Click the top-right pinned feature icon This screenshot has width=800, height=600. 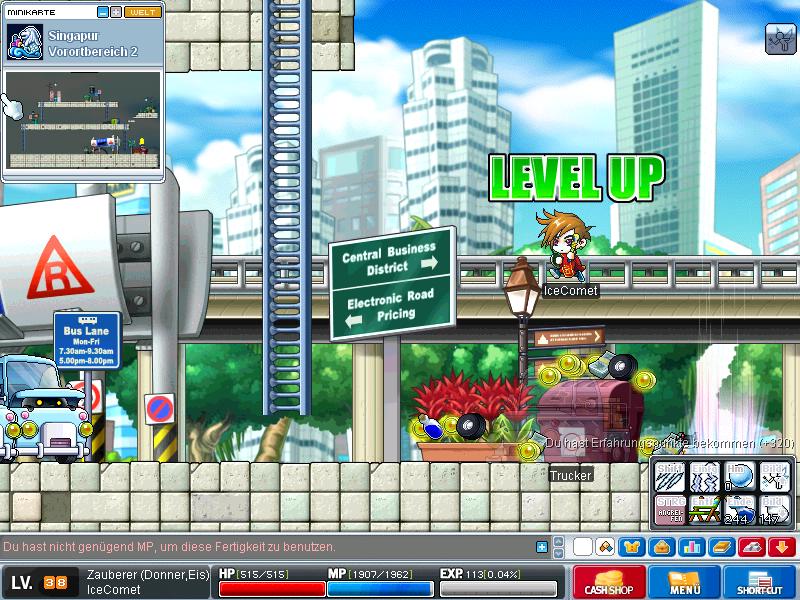click(779, 38)
